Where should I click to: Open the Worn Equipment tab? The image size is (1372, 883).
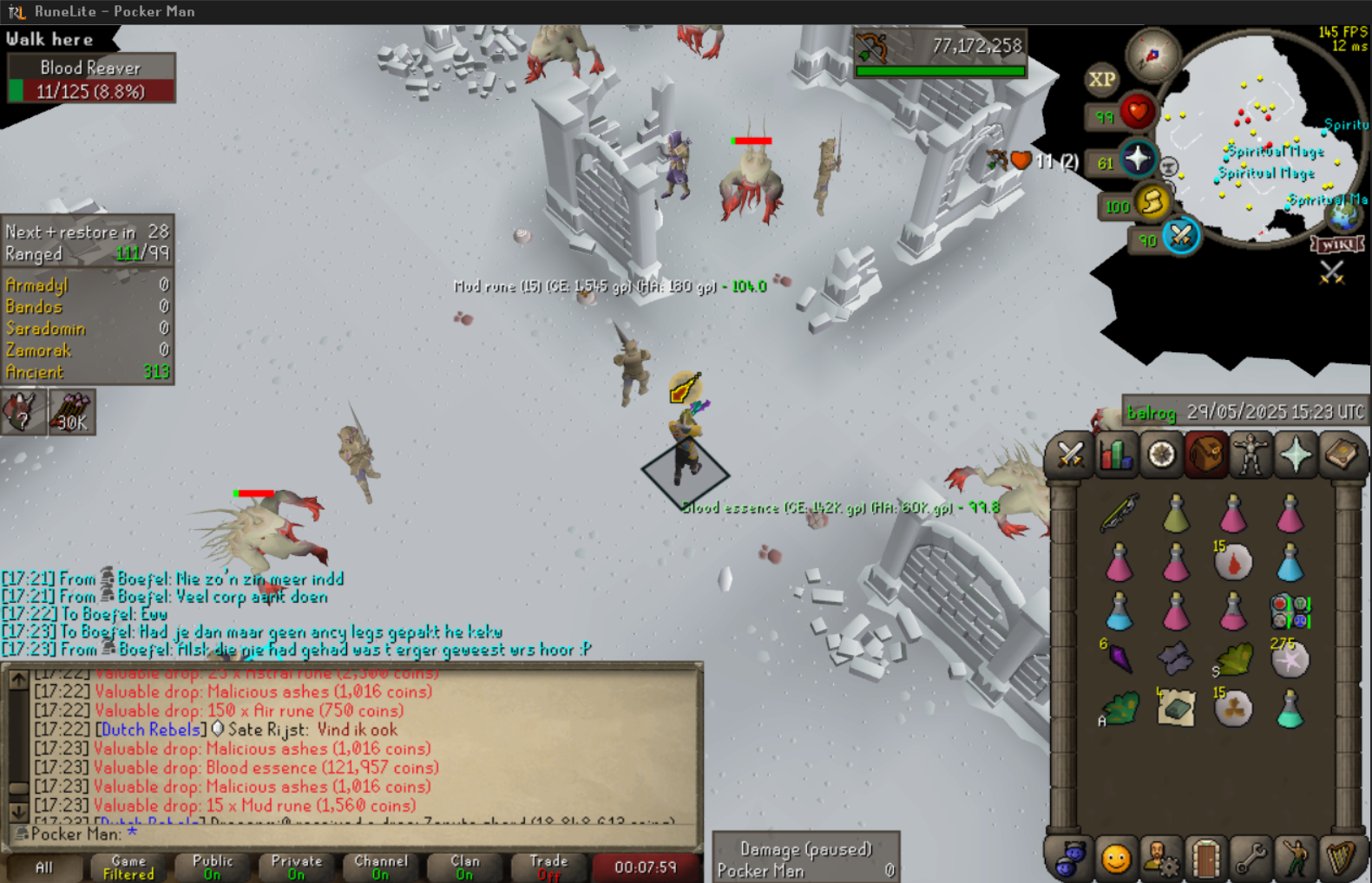coord(1251,455)
